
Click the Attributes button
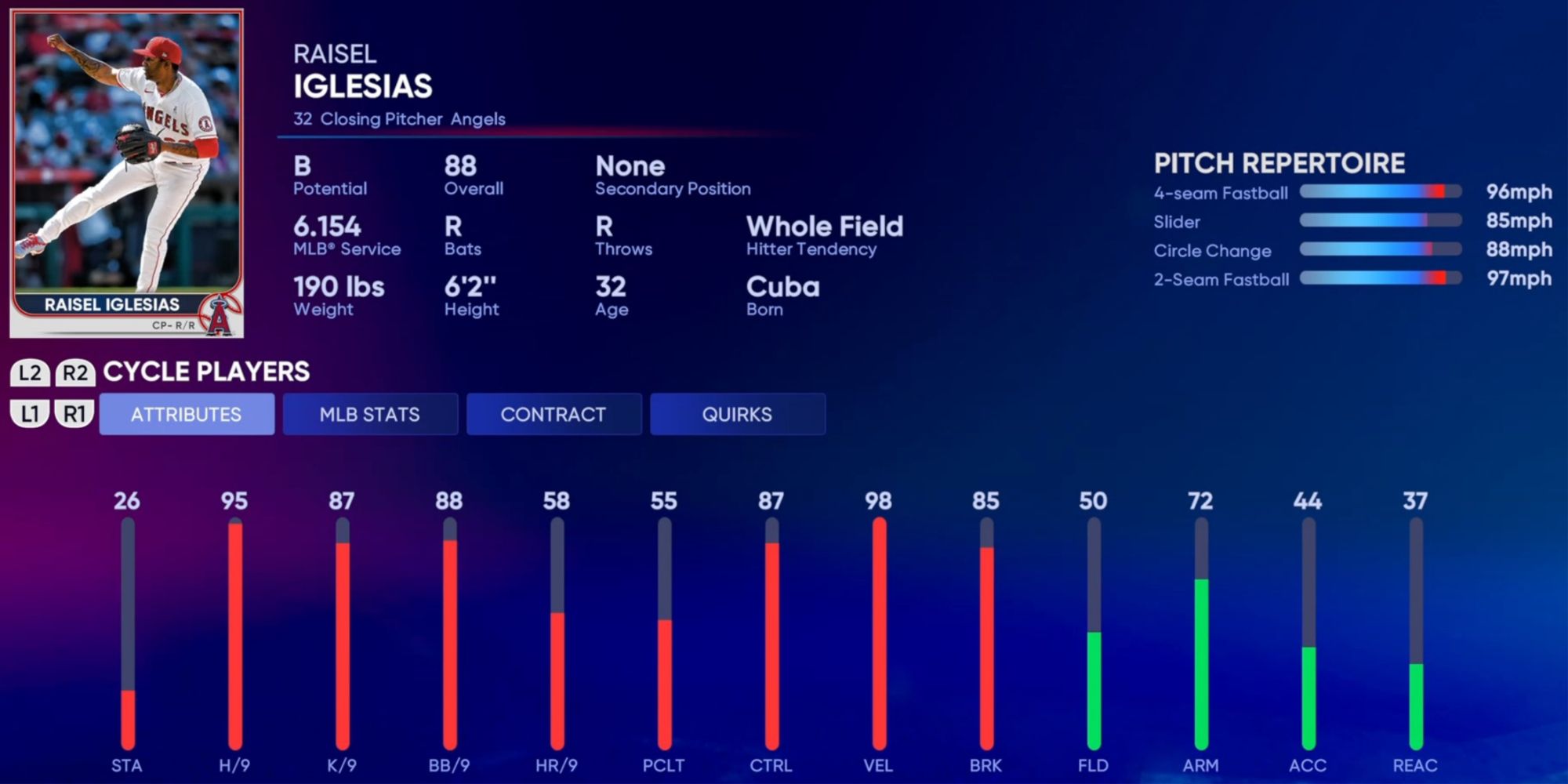click(x=187, y=414)
